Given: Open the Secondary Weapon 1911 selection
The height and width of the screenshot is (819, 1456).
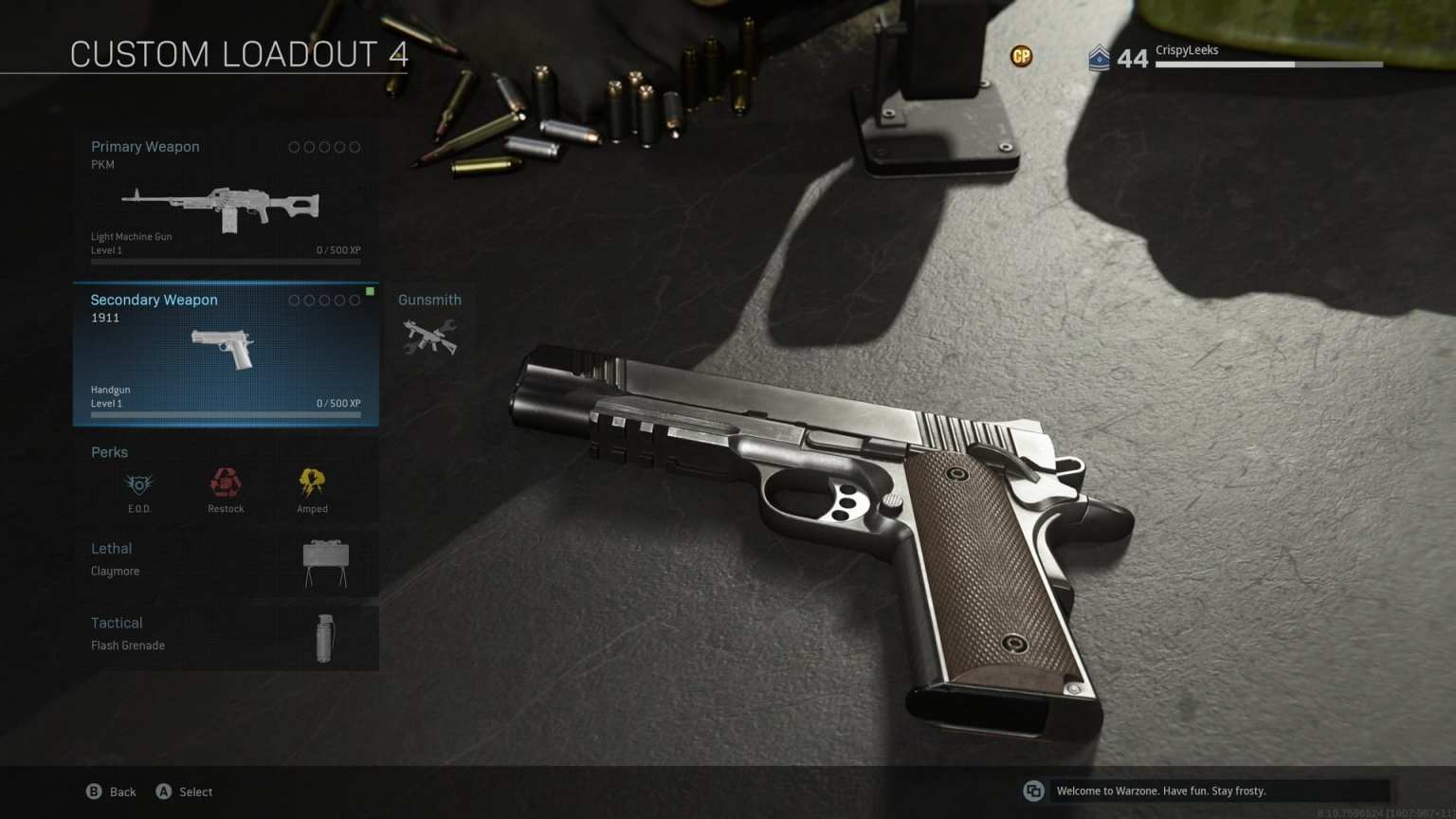Looking at the screenshot, I should pyautogui.click(x=225, y=353).
